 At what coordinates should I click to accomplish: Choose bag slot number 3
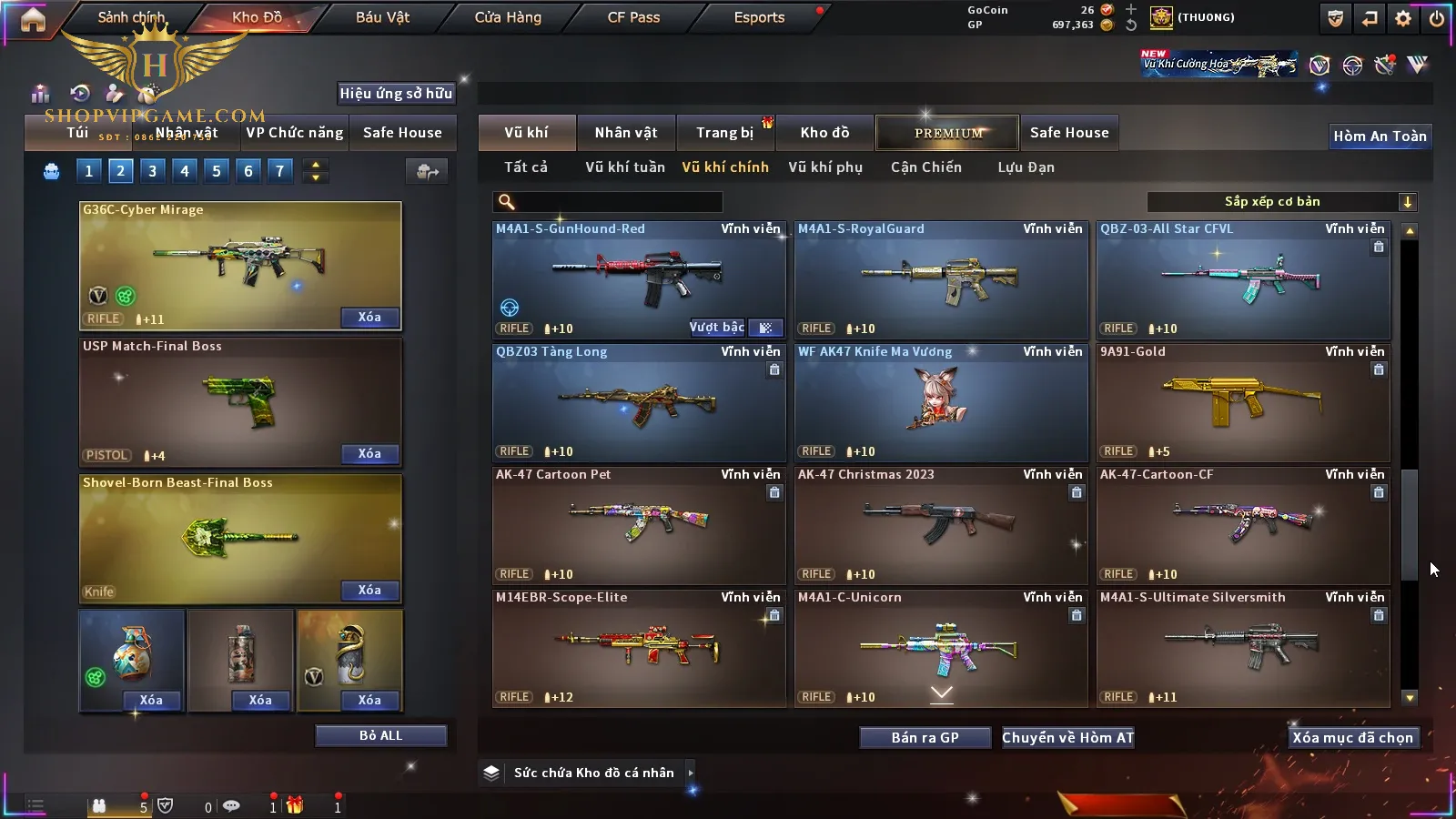pos(152,171)
